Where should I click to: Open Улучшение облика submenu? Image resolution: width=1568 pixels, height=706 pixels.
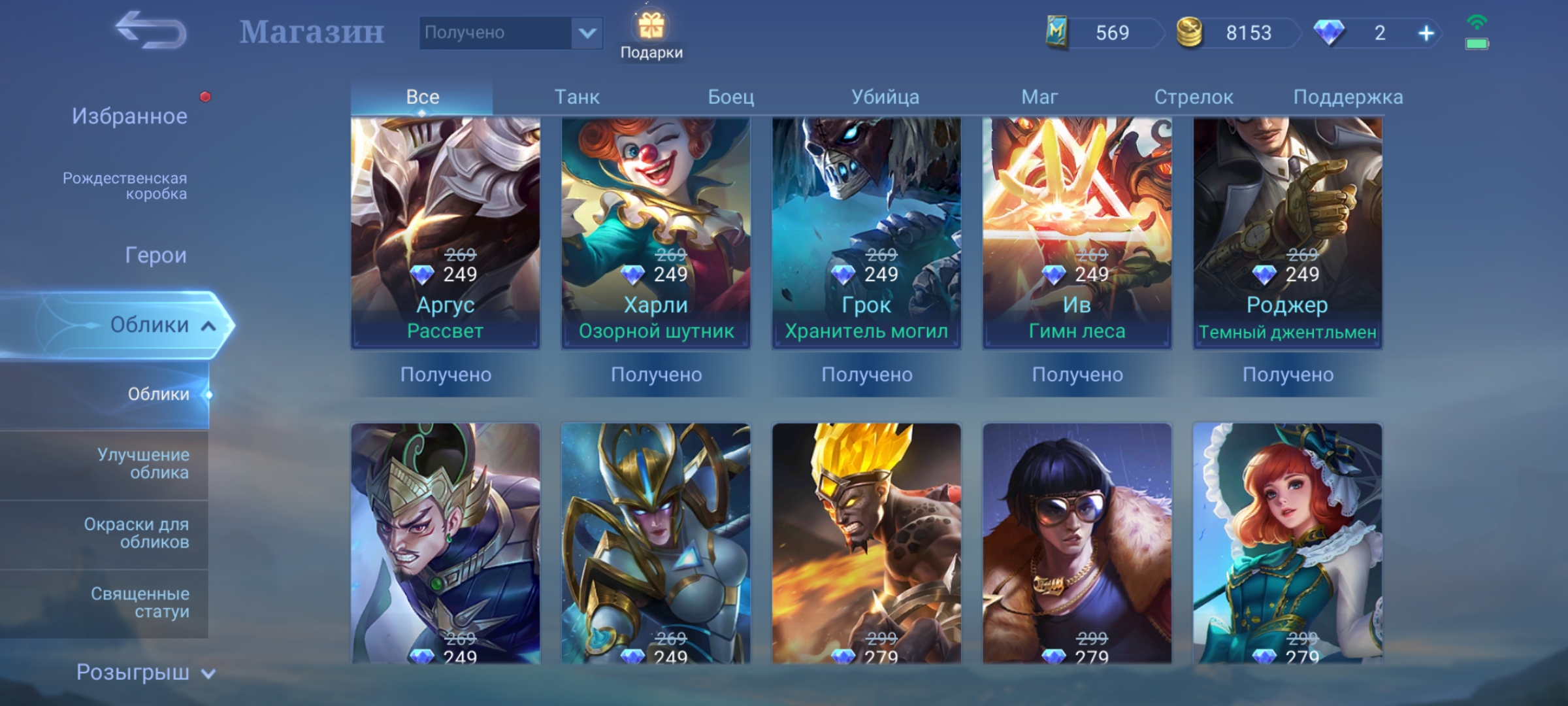(143, 463)
